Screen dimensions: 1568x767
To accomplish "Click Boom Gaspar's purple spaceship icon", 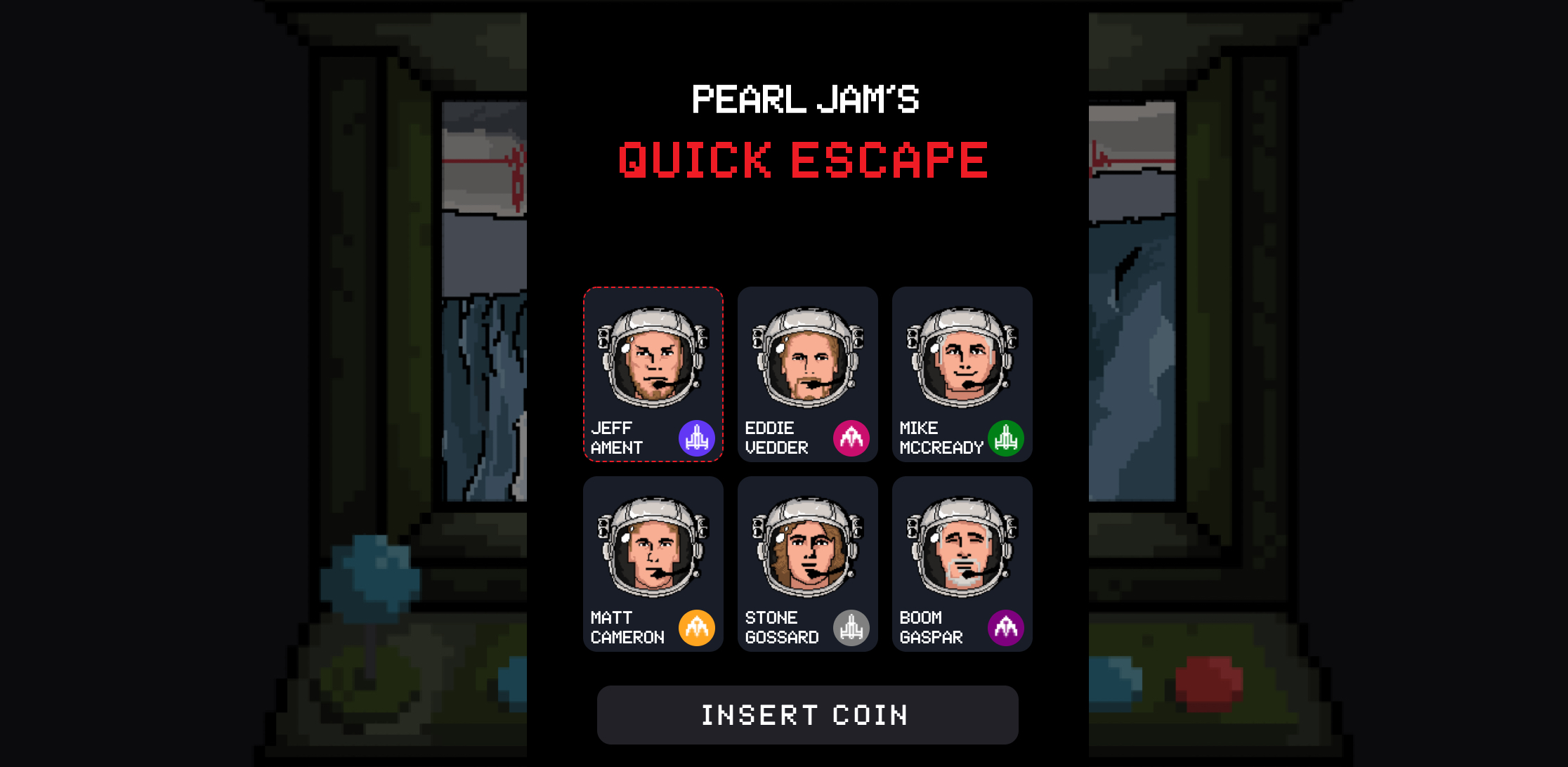I will 1007,627.
